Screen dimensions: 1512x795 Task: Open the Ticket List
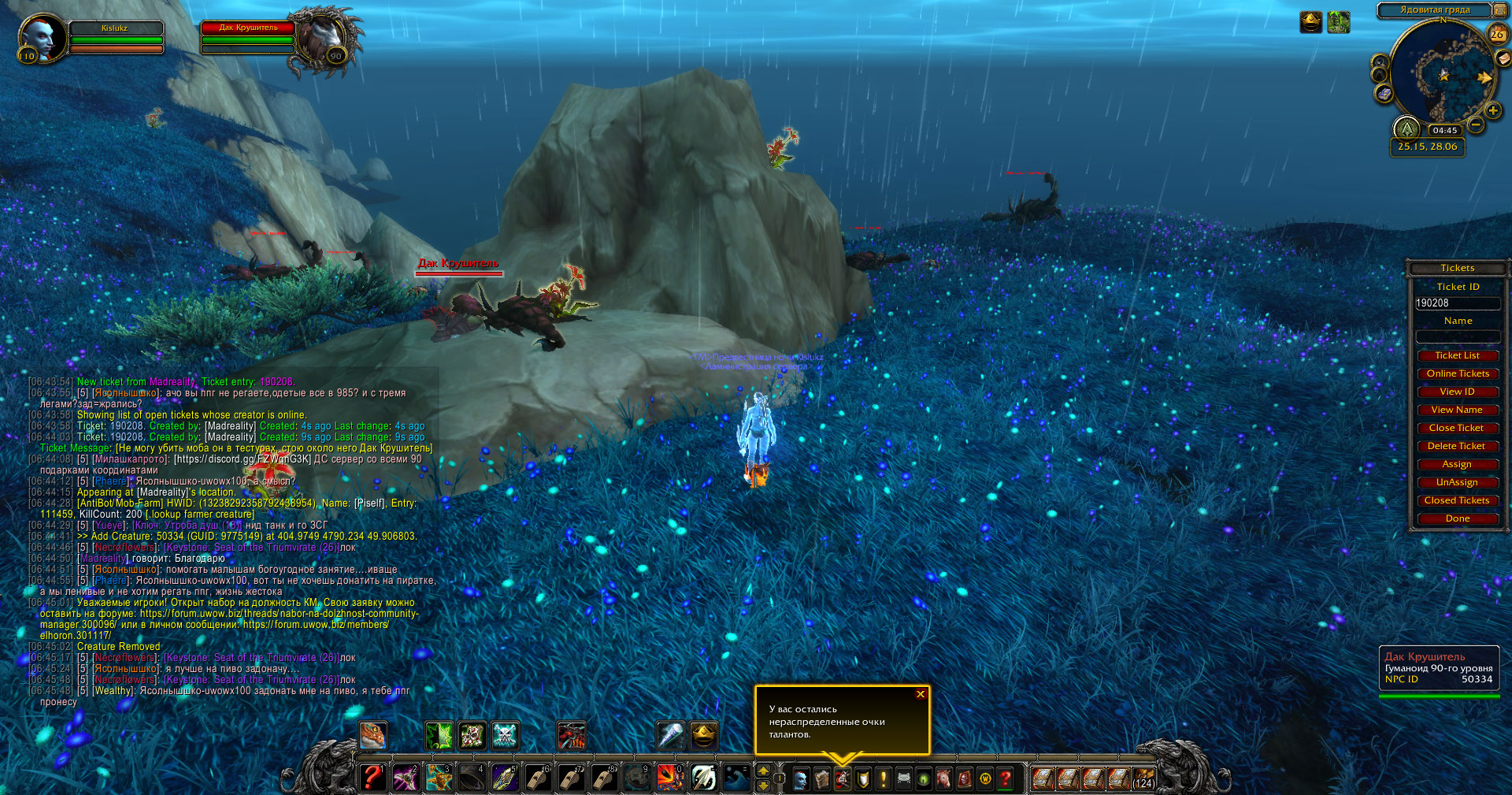(1457, 355)
